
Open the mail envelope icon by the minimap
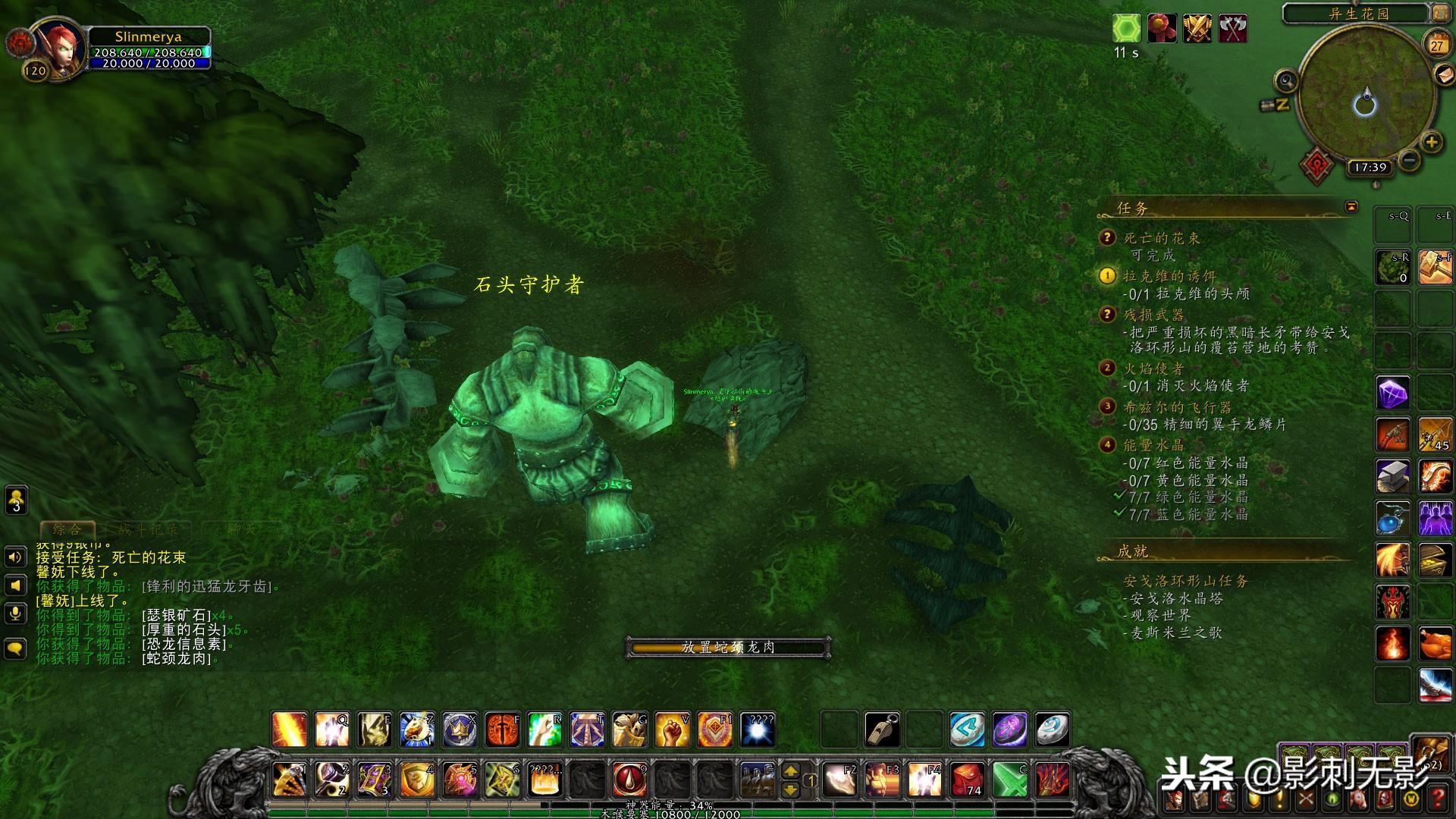1445,75
